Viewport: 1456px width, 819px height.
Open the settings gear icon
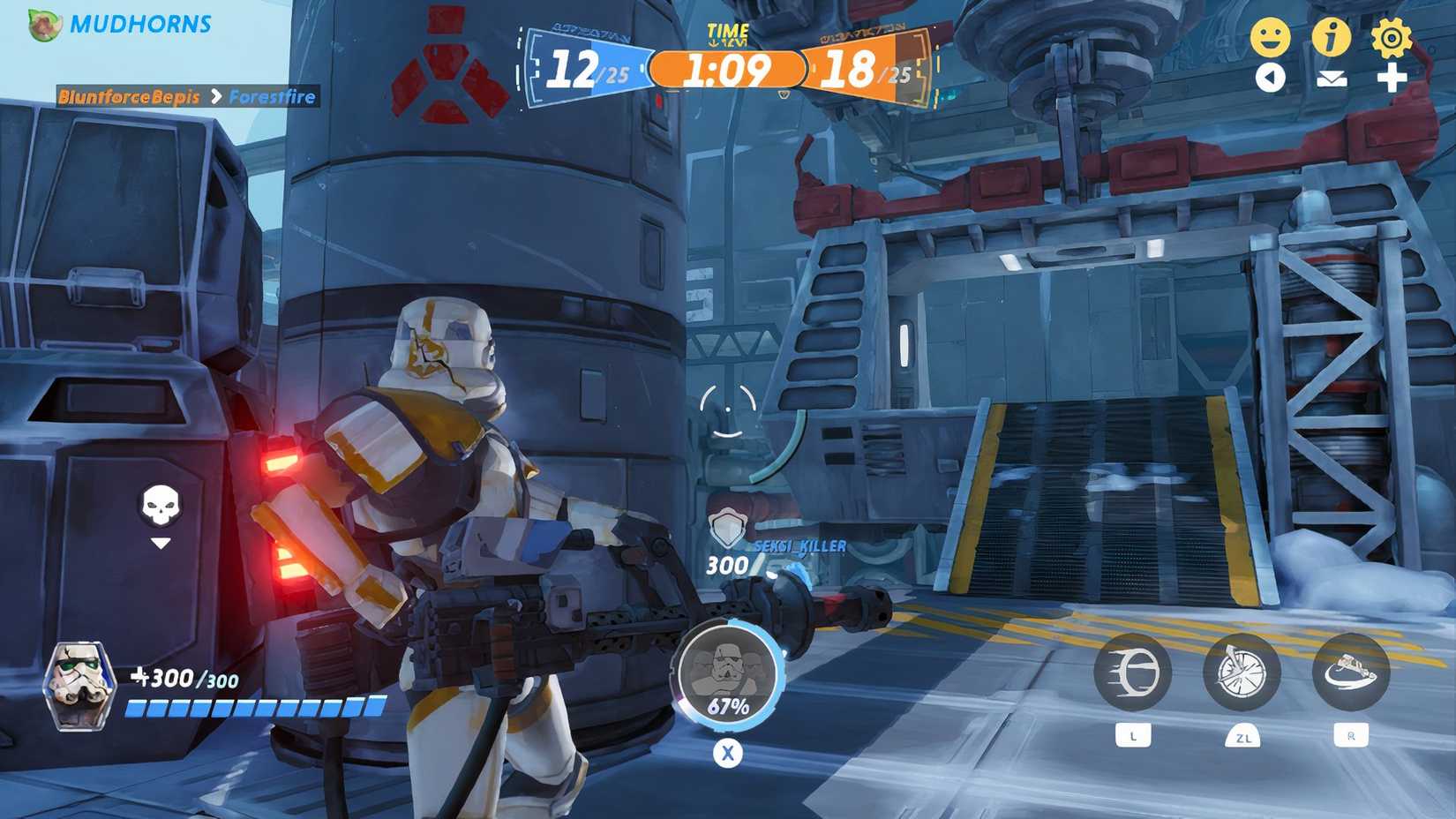(1392, 37)
